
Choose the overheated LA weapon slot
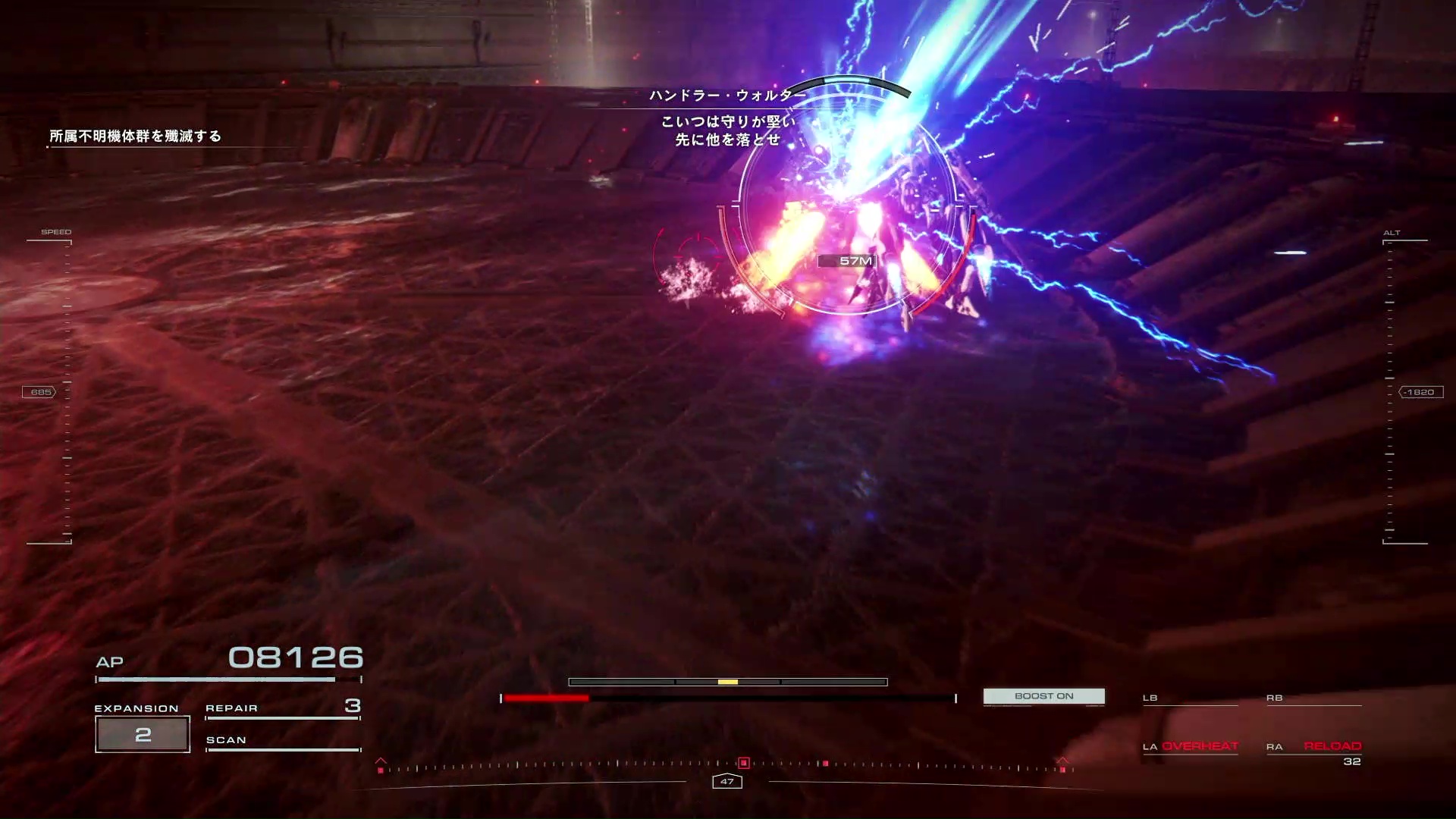tap(1191, 746)
